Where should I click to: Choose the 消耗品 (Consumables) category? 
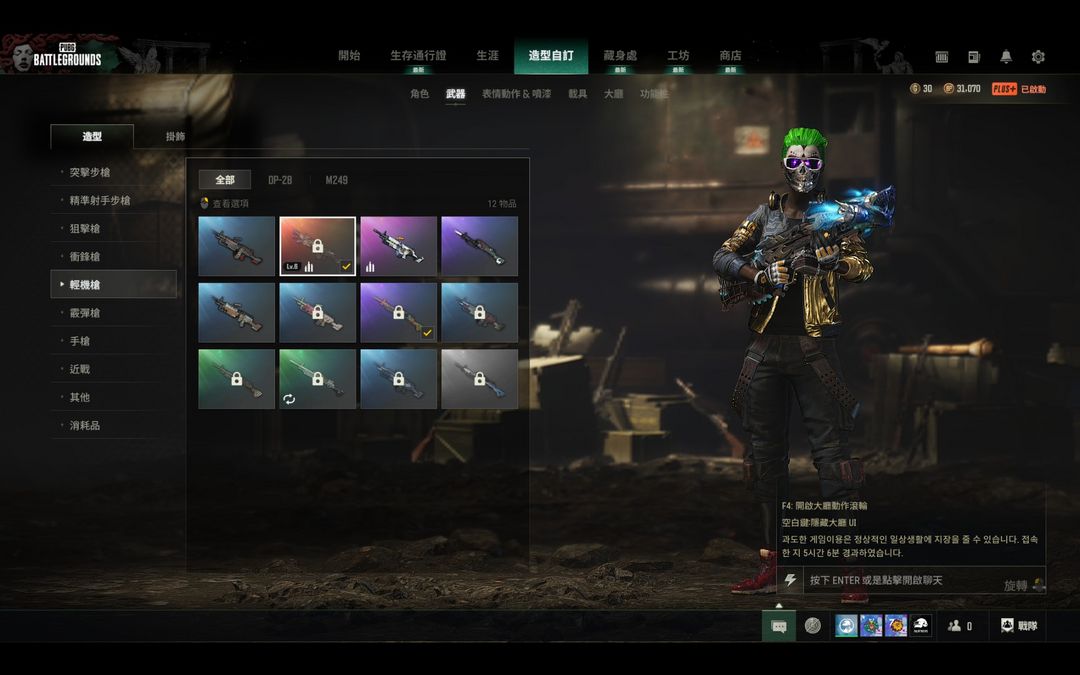coord(85,425)
